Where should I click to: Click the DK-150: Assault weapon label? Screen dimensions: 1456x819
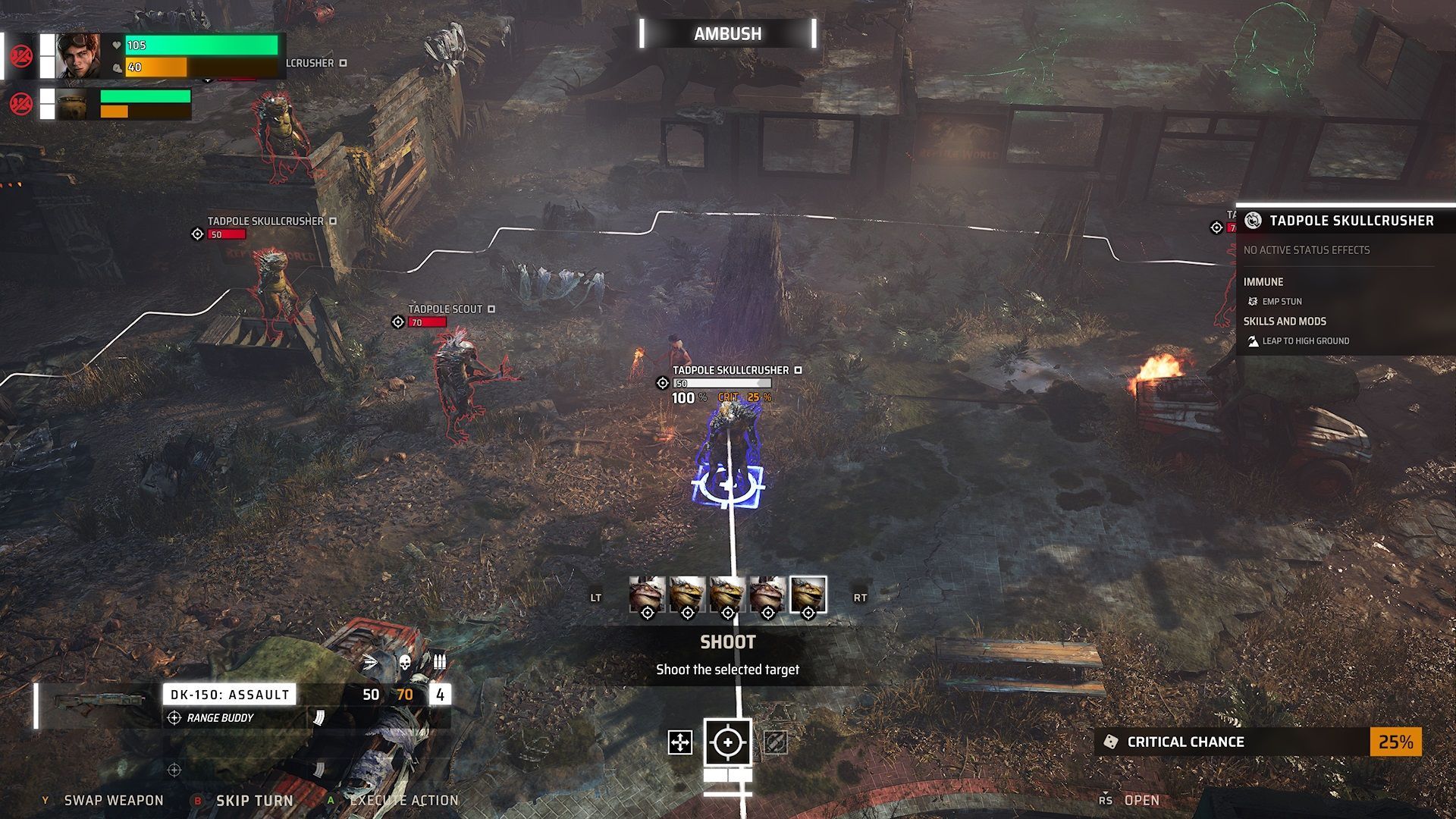pyautogui.click(x=230, y=695)
